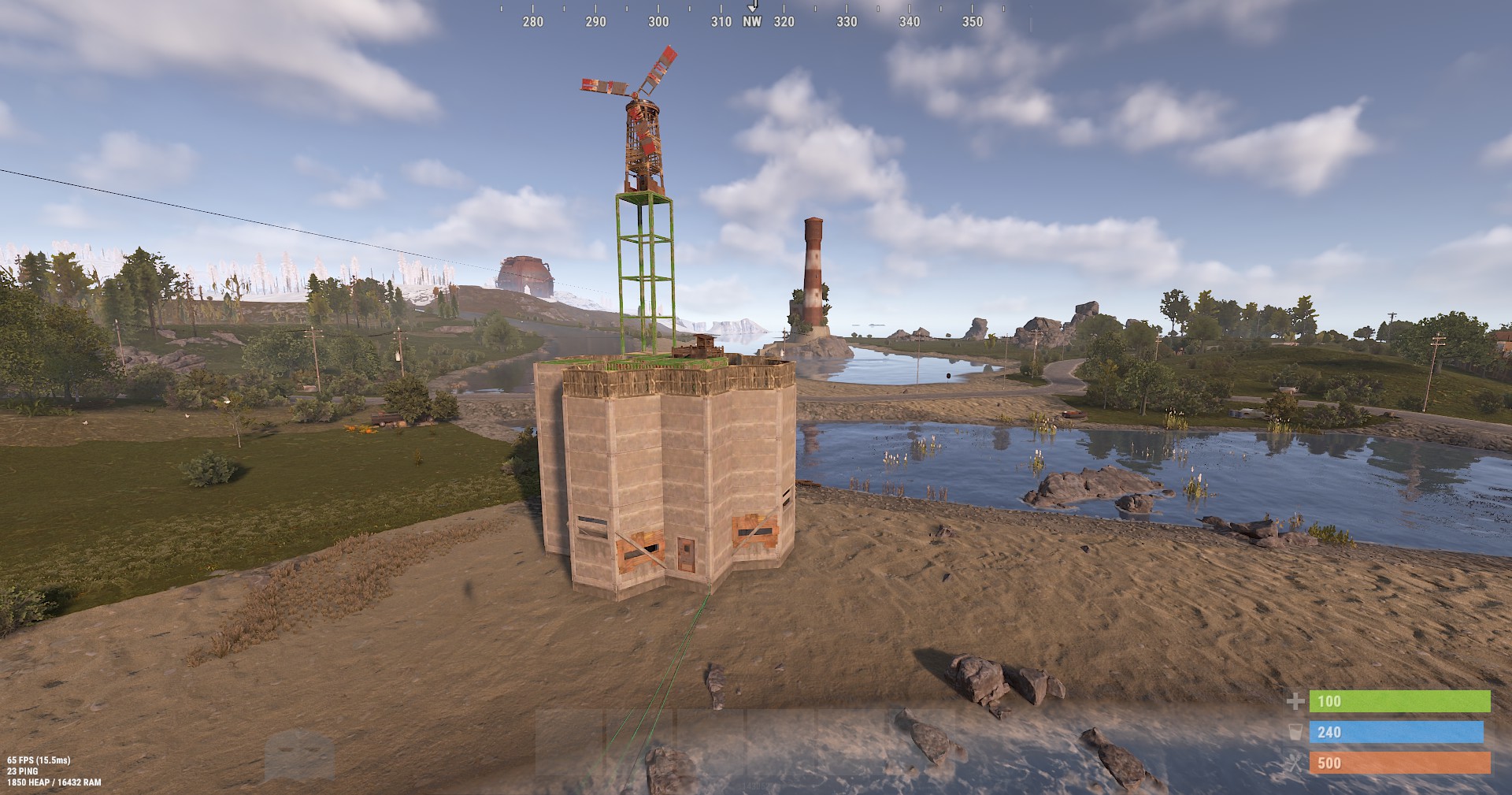1512x795 pixels.
Task: Click the crossed utensils hunger icon
Action: click(x=1295, y=763)
